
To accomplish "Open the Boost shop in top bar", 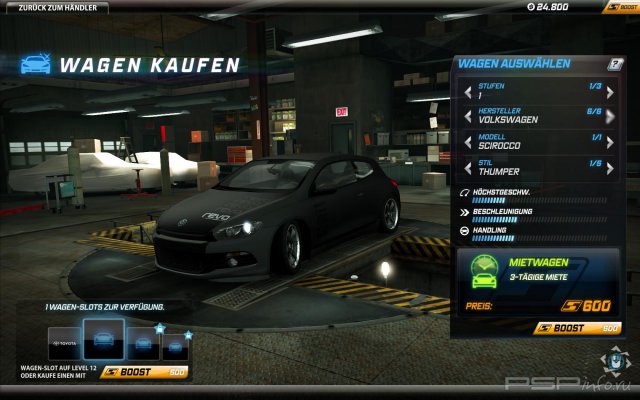I will 618,6.
